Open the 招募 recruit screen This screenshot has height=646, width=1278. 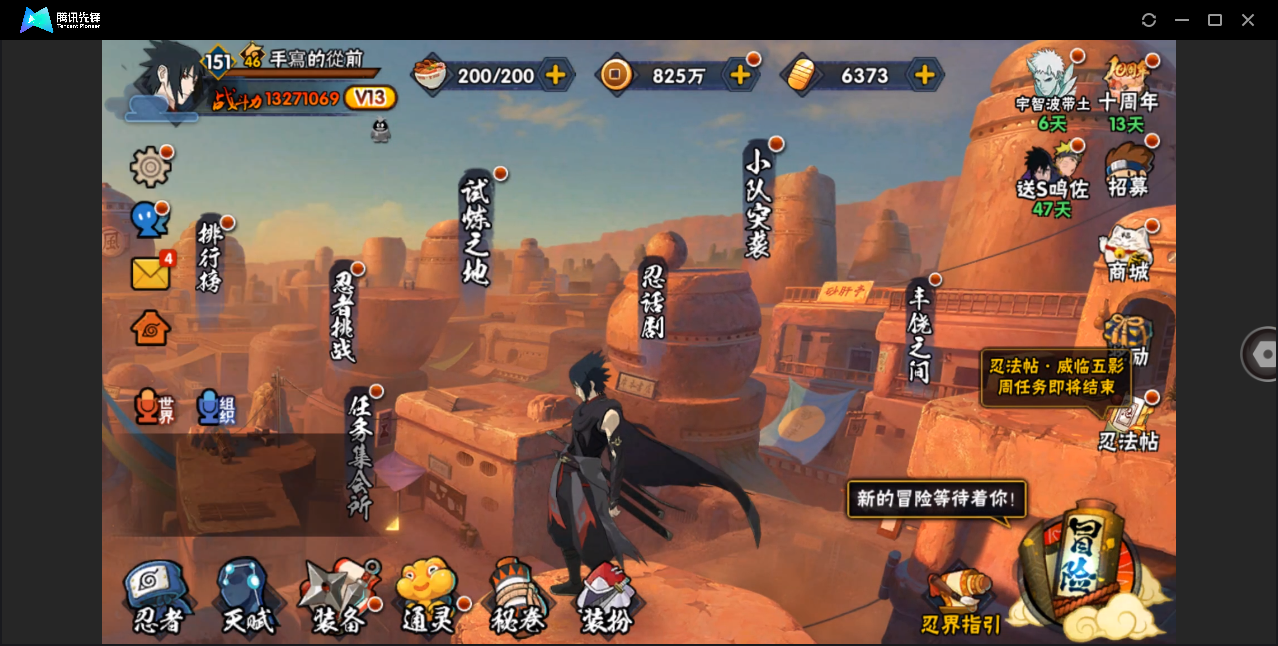point(1128,170)
